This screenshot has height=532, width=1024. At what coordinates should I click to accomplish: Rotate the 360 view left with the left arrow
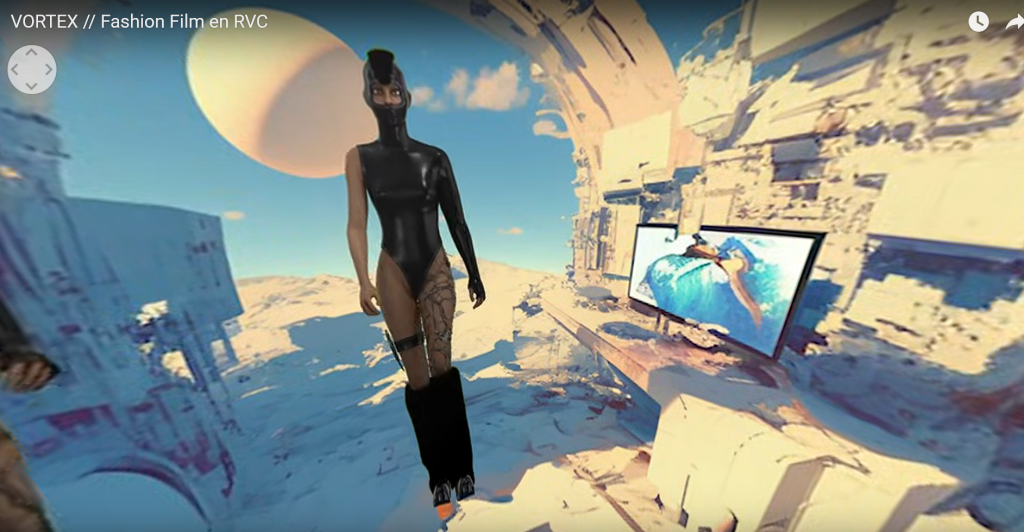coord(15,70)
